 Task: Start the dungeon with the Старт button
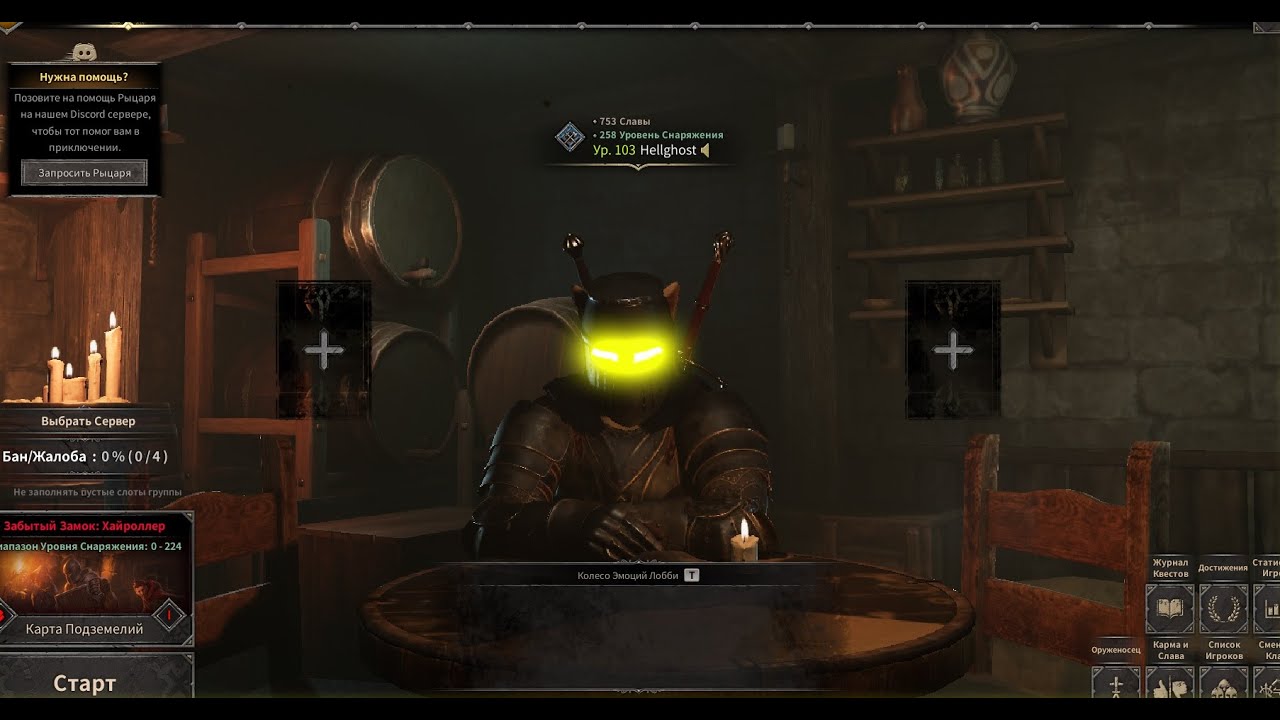click(85, 684)
